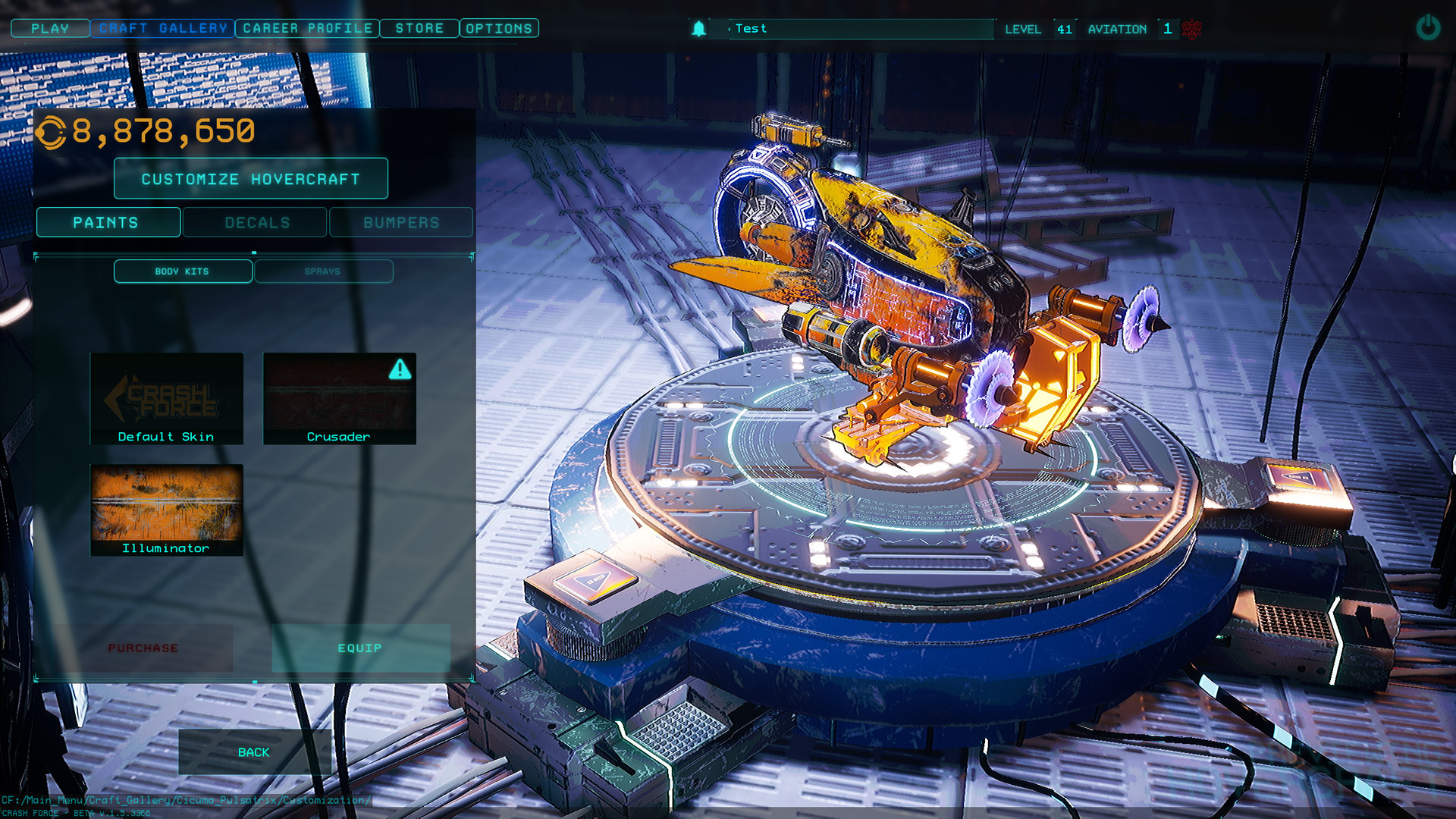The height and width of the screenshot is (819, 1456).
Task: Open the Options menu
Action: pyautogui.click(x=499, y=29)
